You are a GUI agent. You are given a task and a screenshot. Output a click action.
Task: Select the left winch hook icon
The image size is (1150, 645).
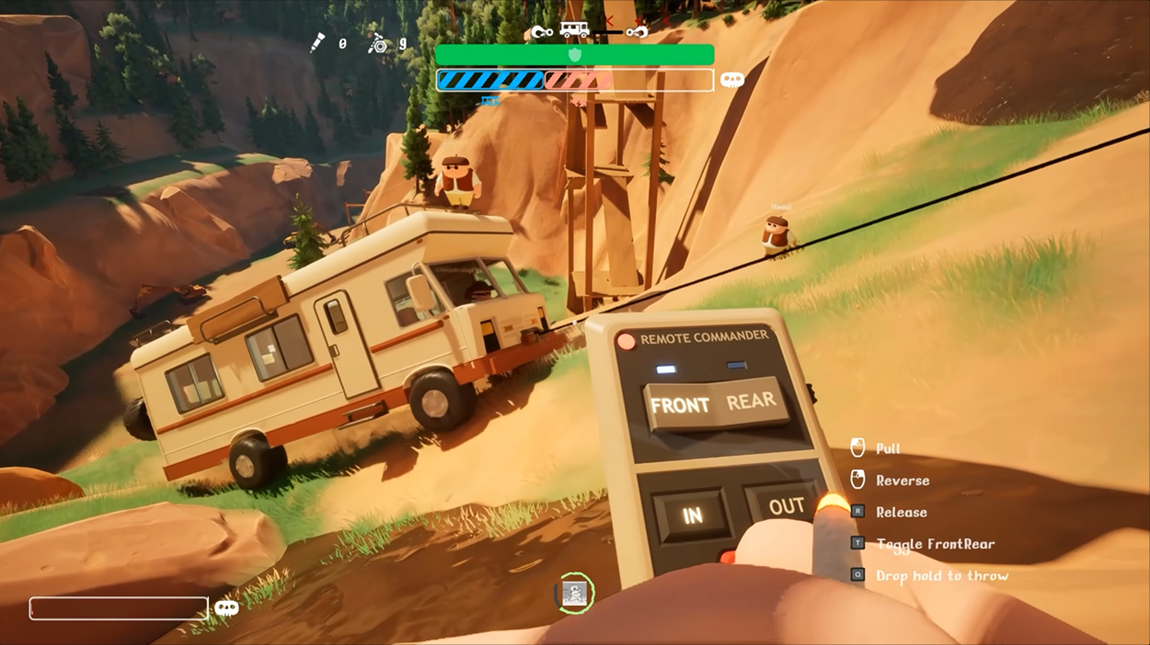pyautogui.click(x=542, y=32)
